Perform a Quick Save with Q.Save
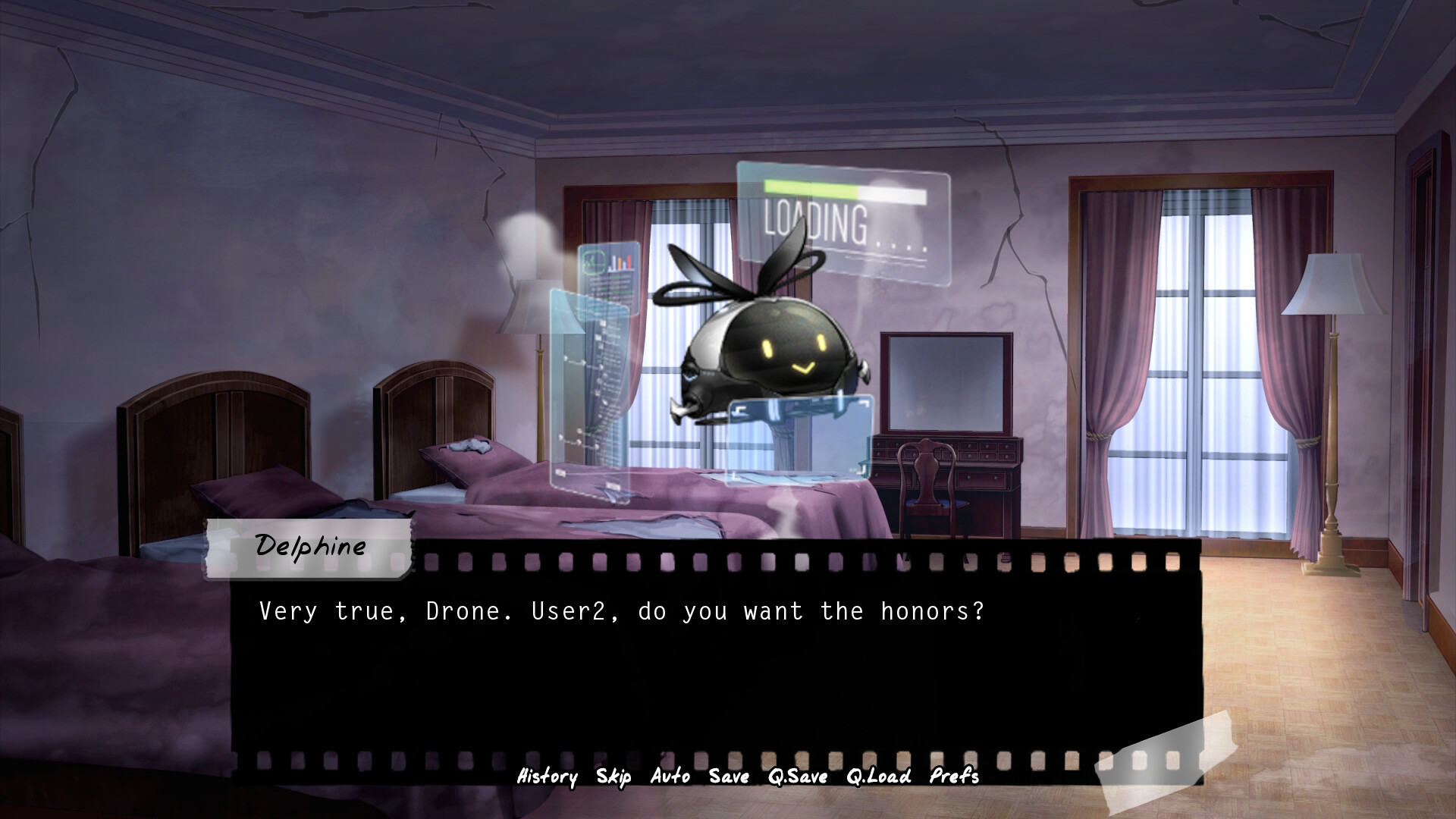The height and width of the screenshot is (819, 1456). point(796,777)
